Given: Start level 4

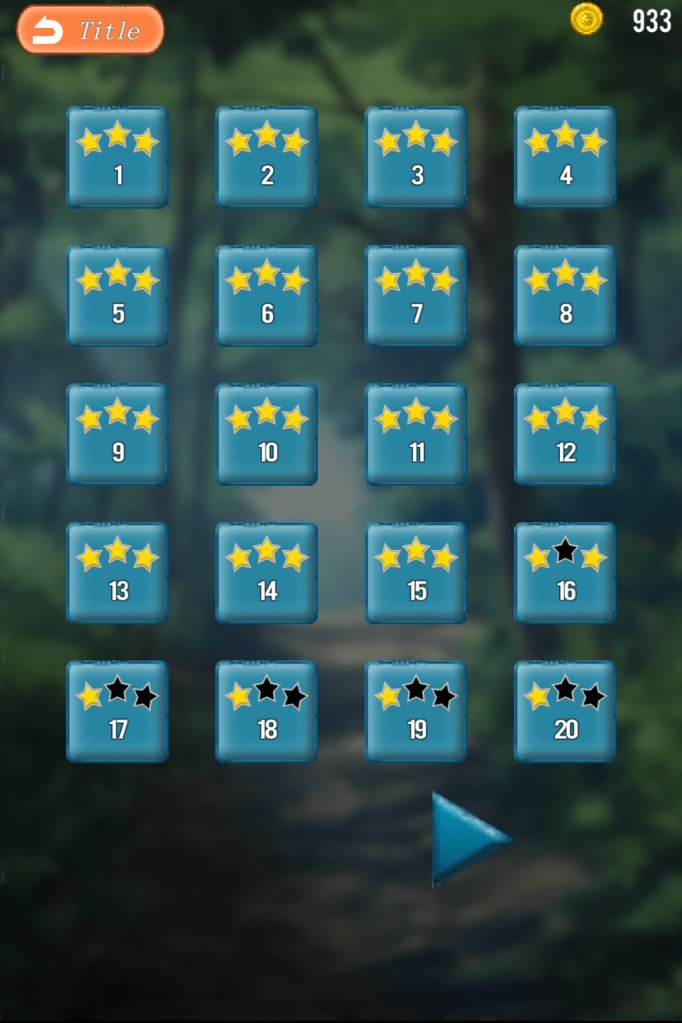Looking at the screenshot, I should click(565, 157).
